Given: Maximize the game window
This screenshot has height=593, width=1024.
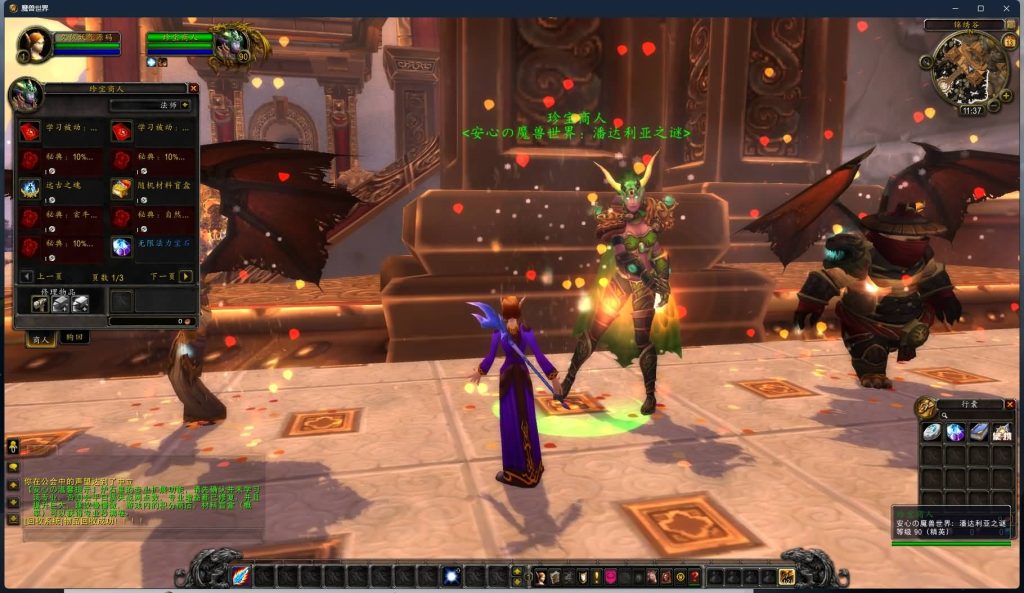Looking at the screenshot, I should tap(980, 8).
